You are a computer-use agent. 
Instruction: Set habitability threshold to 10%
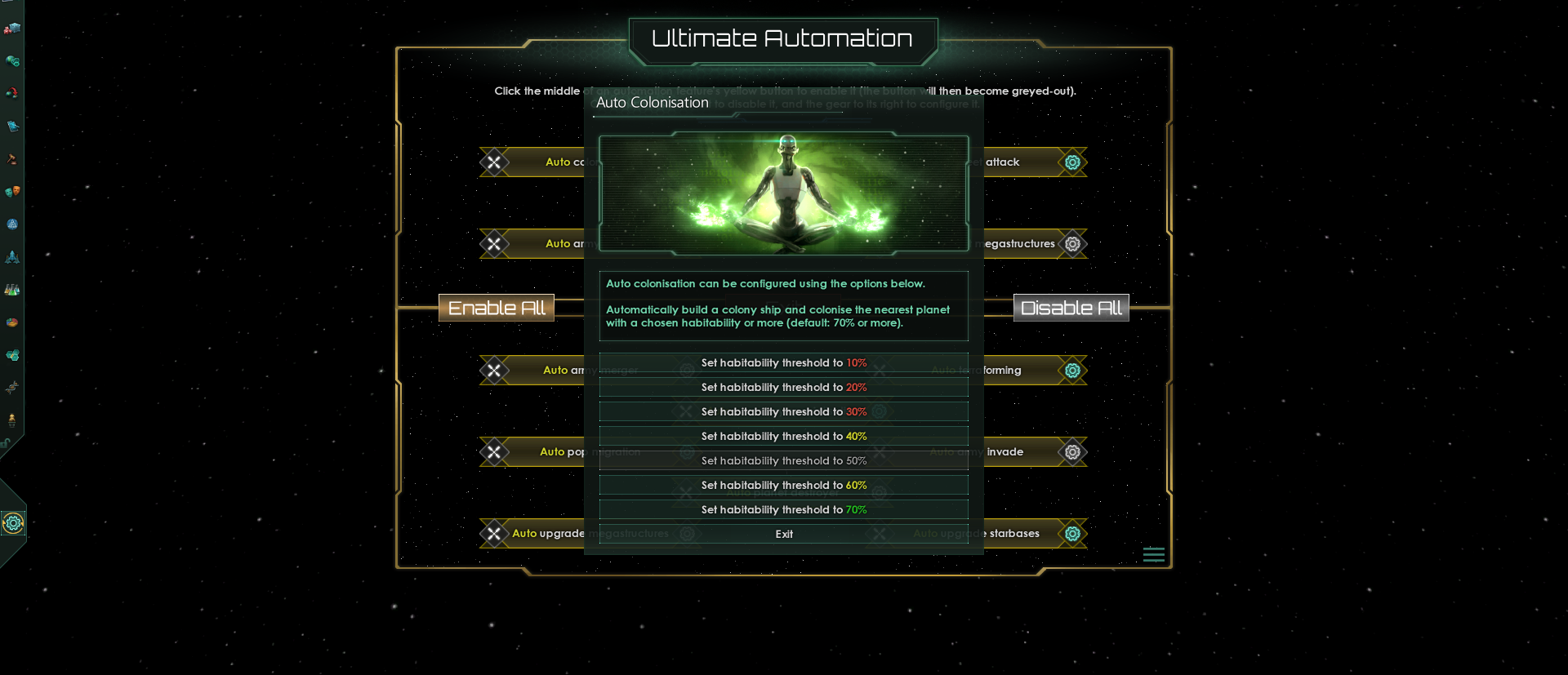tap(783, 363)
